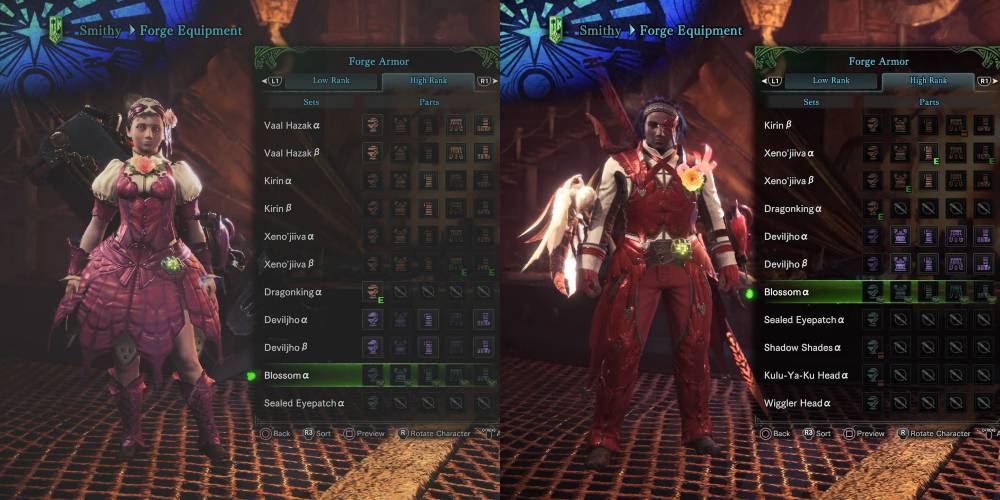Click the Wiggler Head α helmet icon
The width and height of the screenshot is (1000, 500).
[873, 403]
